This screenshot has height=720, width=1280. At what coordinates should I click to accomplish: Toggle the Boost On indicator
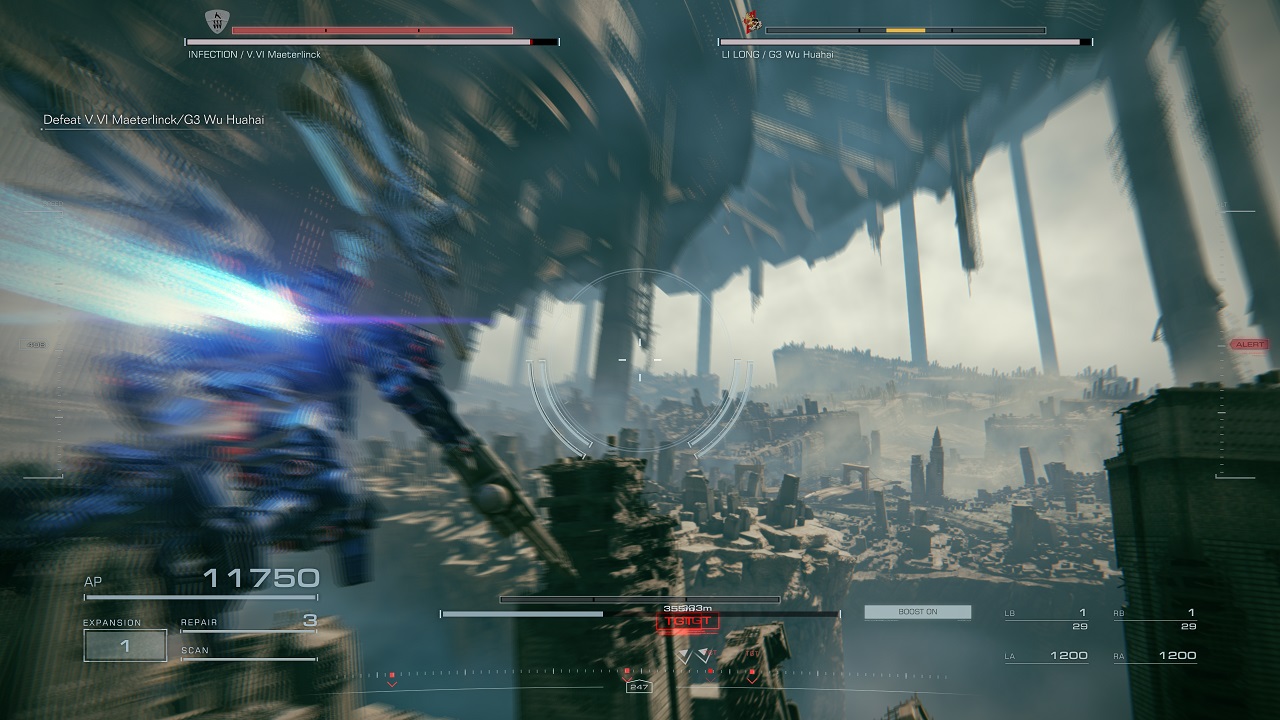pos(917,612)
